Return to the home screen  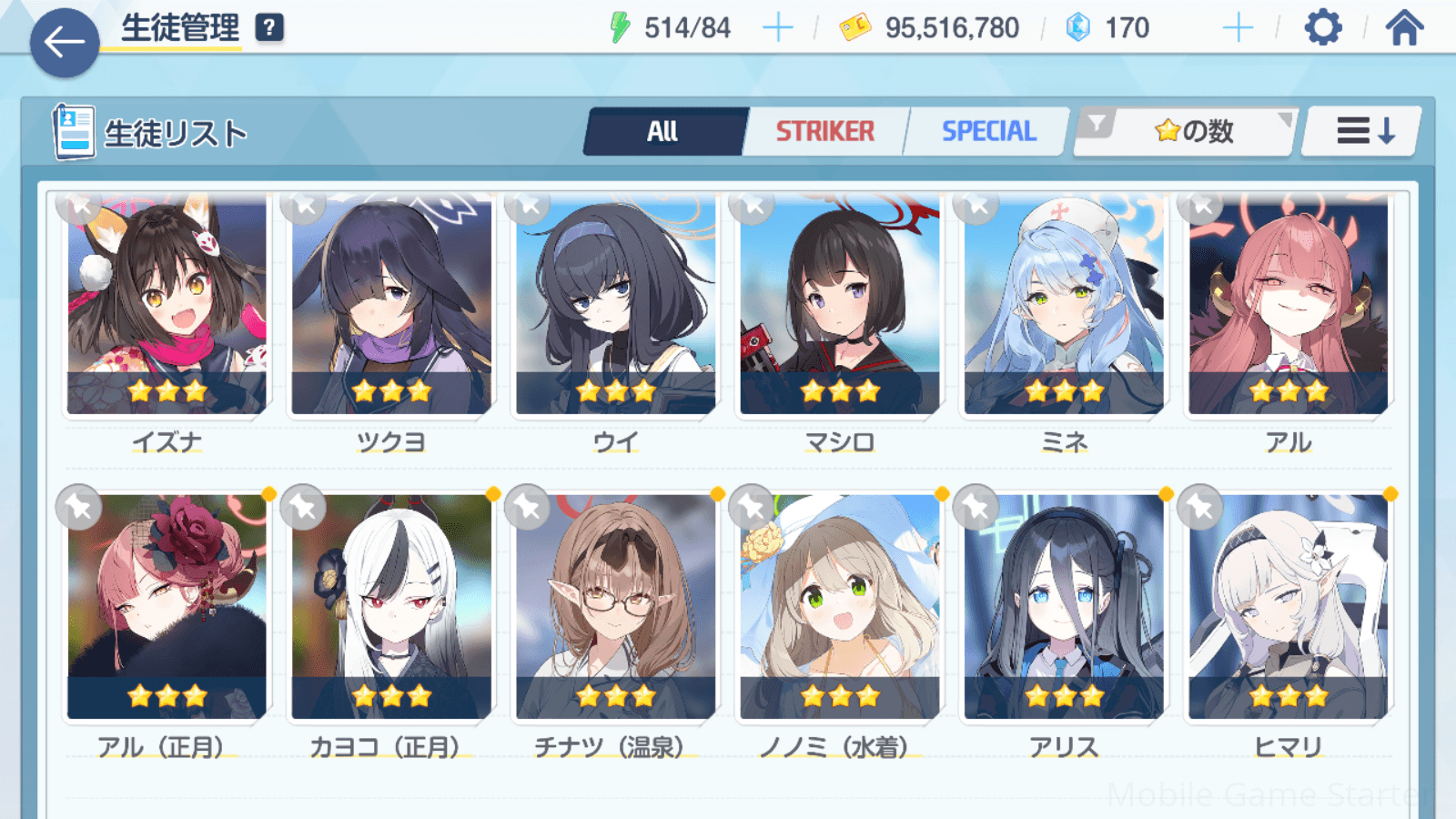(1404, 28)
